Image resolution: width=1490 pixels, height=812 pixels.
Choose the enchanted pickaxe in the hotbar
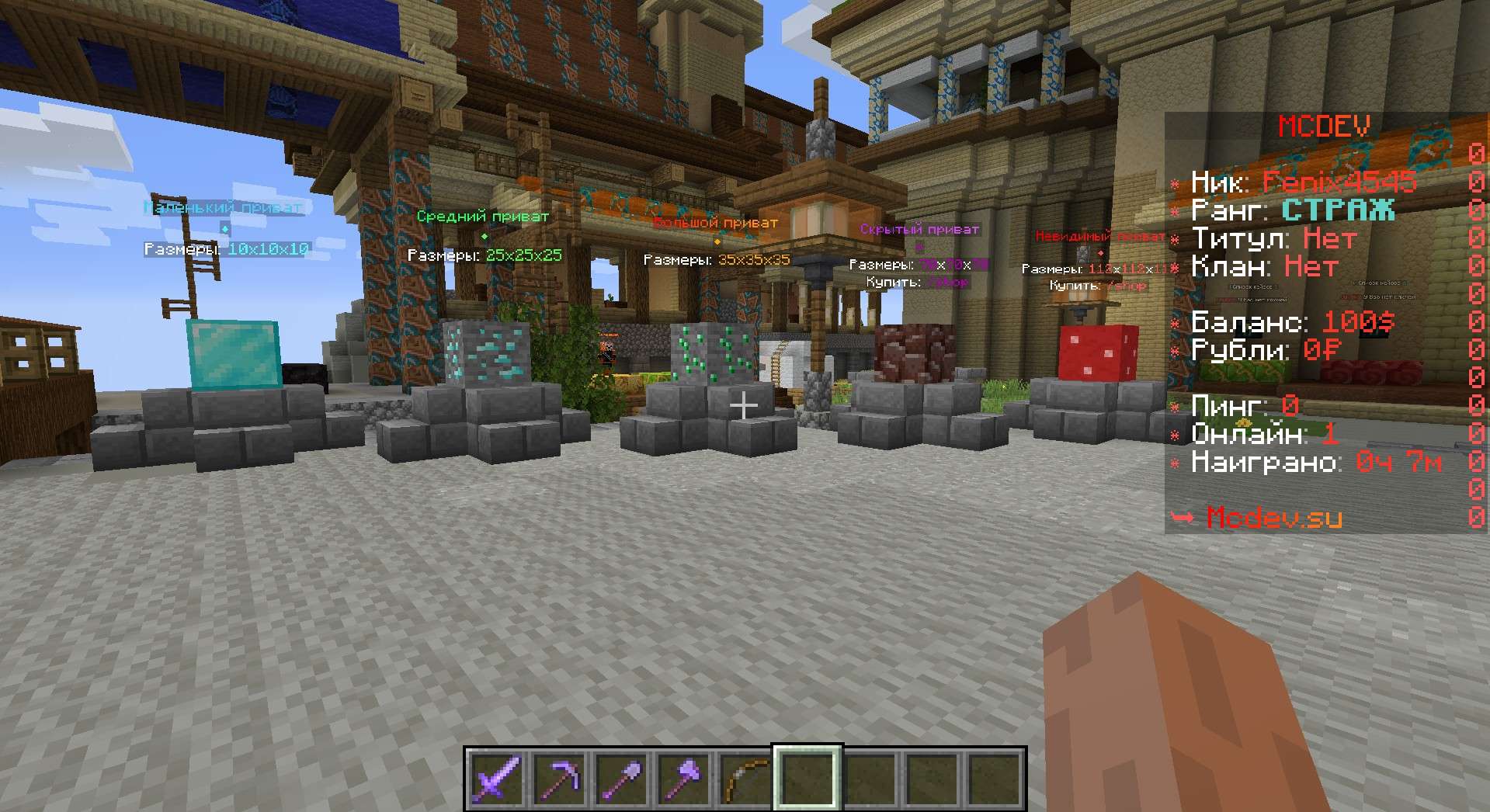point(559,779)
